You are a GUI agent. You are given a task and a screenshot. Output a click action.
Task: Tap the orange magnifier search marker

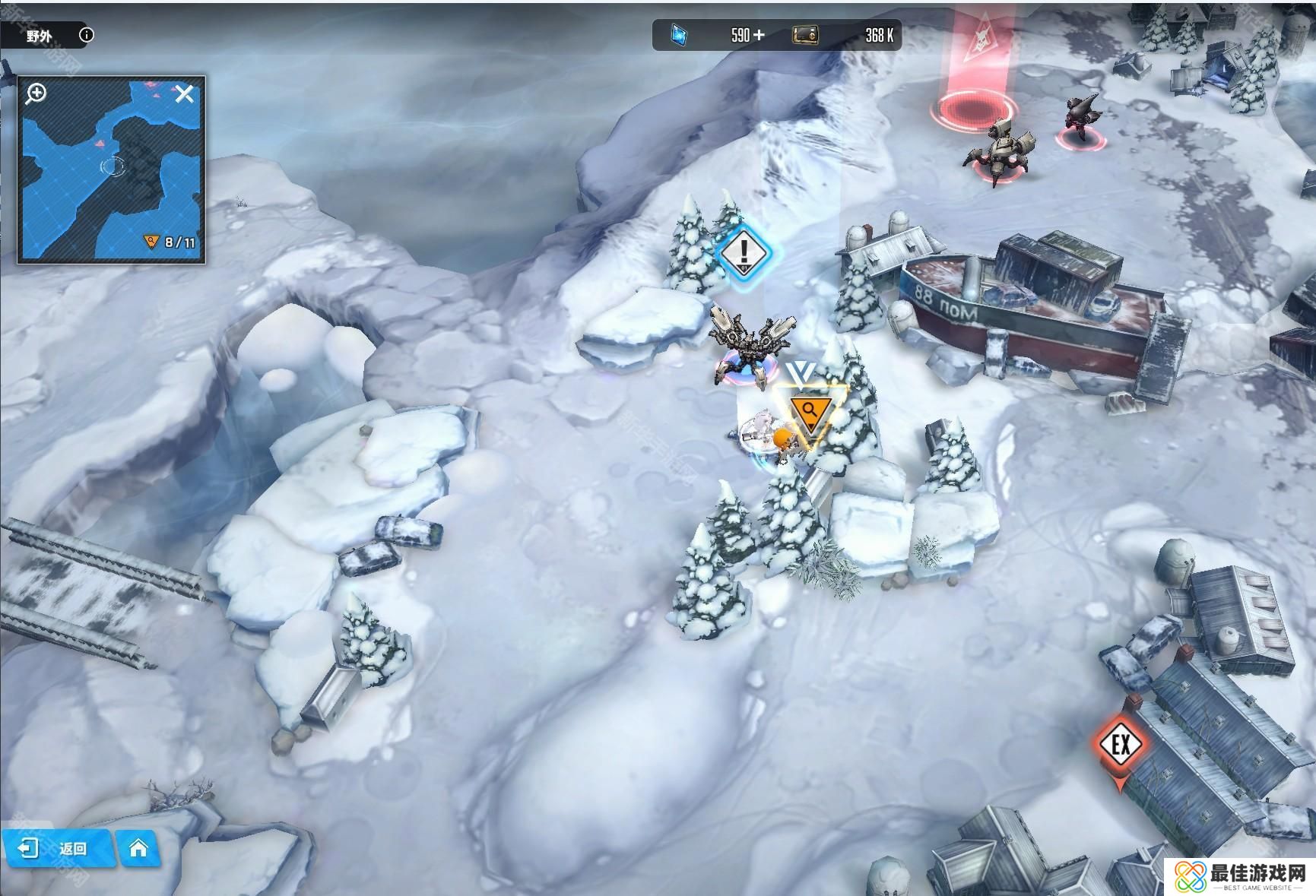pos(810,413)
